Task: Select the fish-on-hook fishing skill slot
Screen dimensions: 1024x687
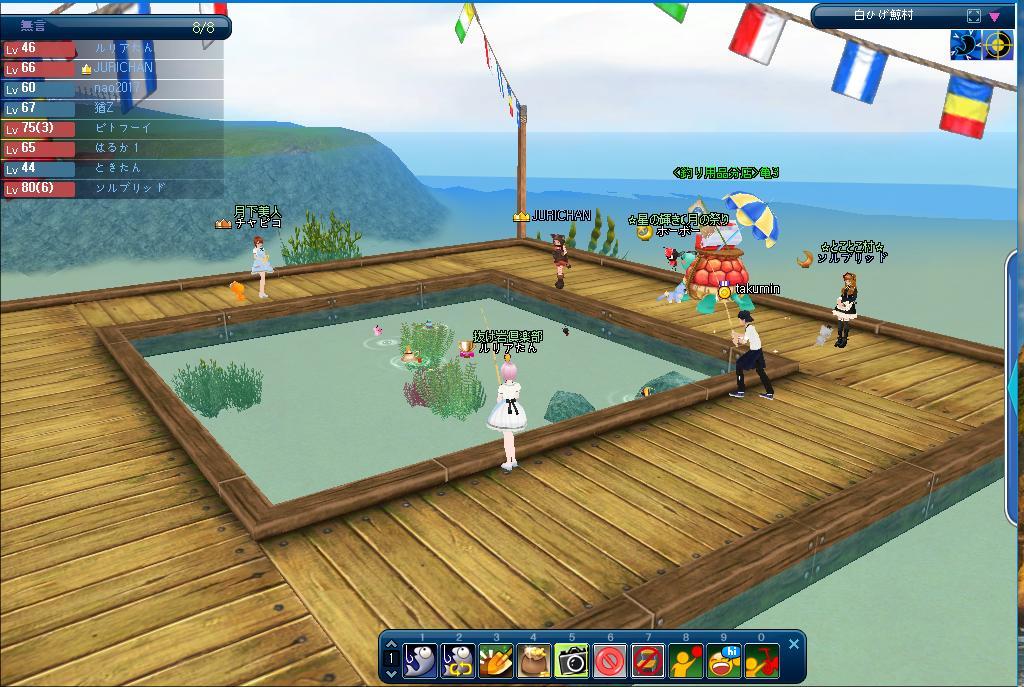Action: click(421, 660)
